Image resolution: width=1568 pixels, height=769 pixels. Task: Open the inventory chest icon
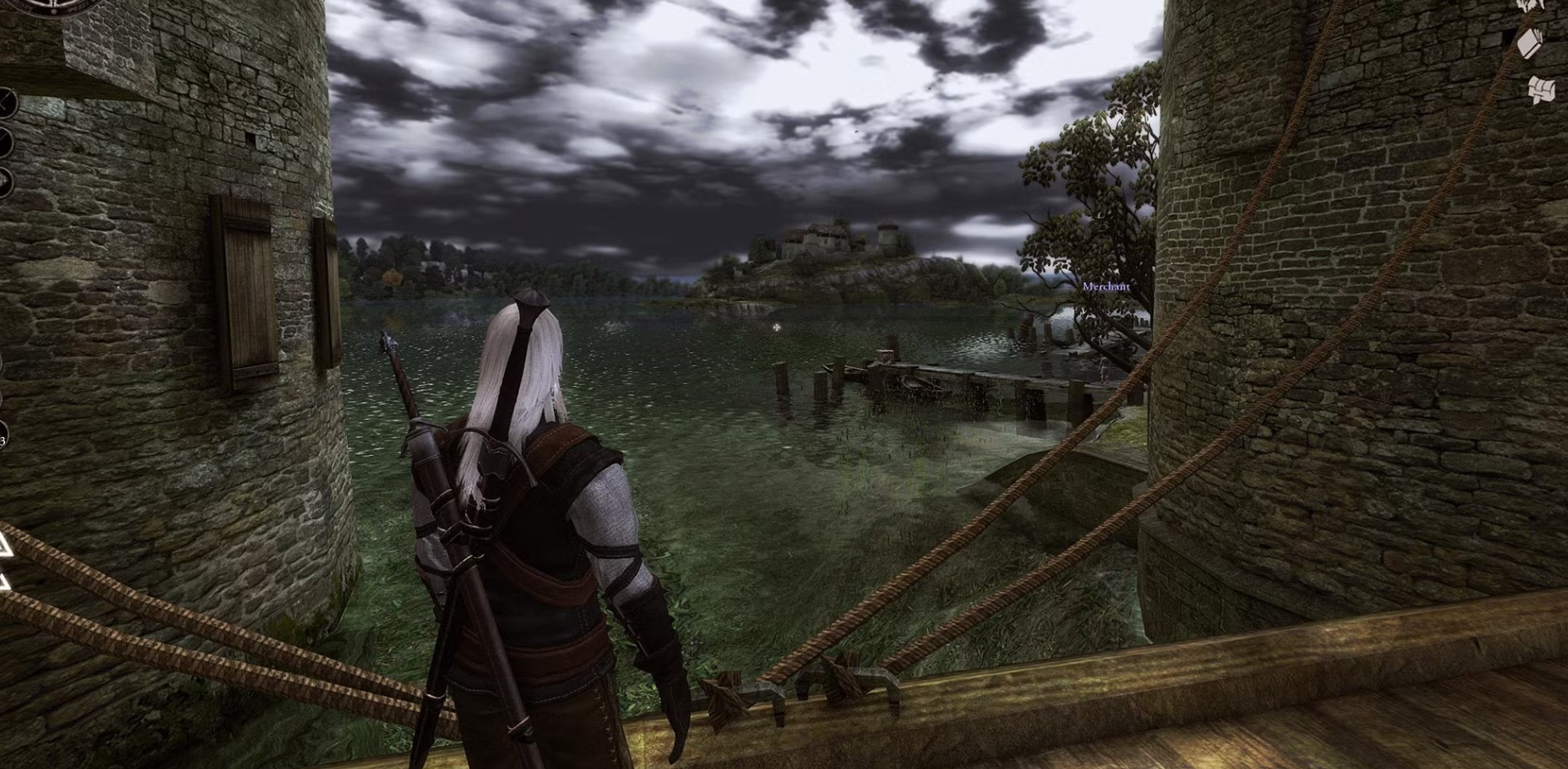(1543, 90)
